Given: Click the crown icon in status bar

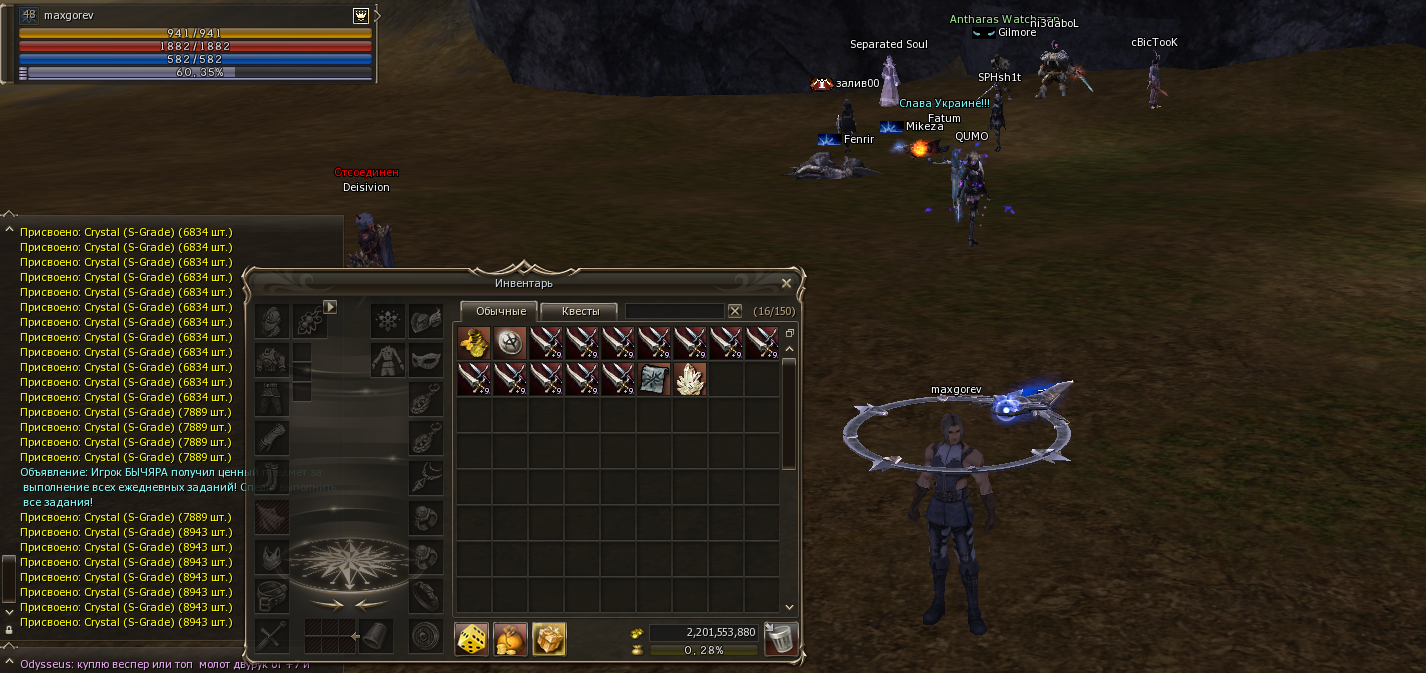Looking at the screenshot, I should tap(360, 16).
